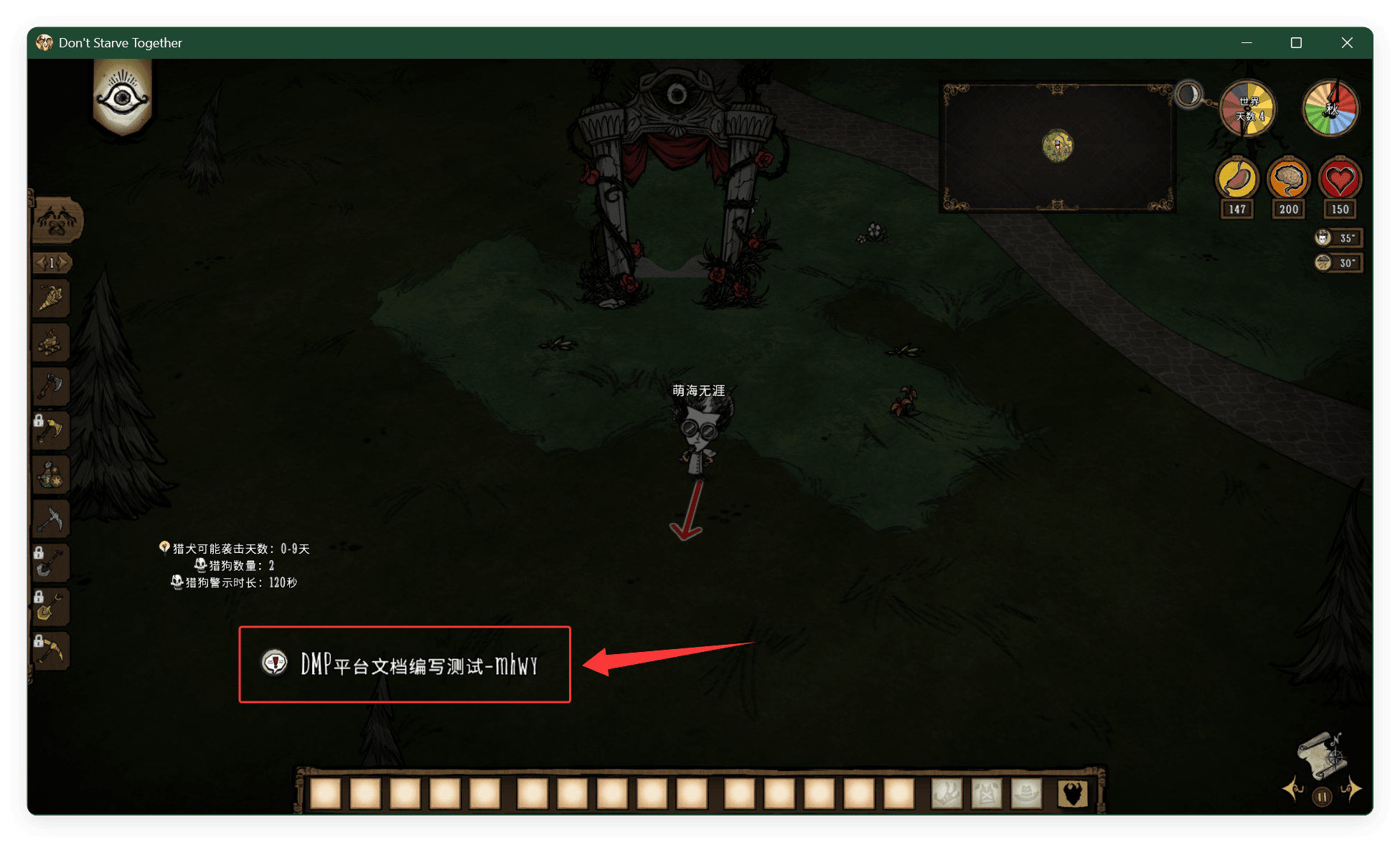Select the locked golden axe recipe
The height and width of the screenshot is (842, 1400).
pos(51,431)
